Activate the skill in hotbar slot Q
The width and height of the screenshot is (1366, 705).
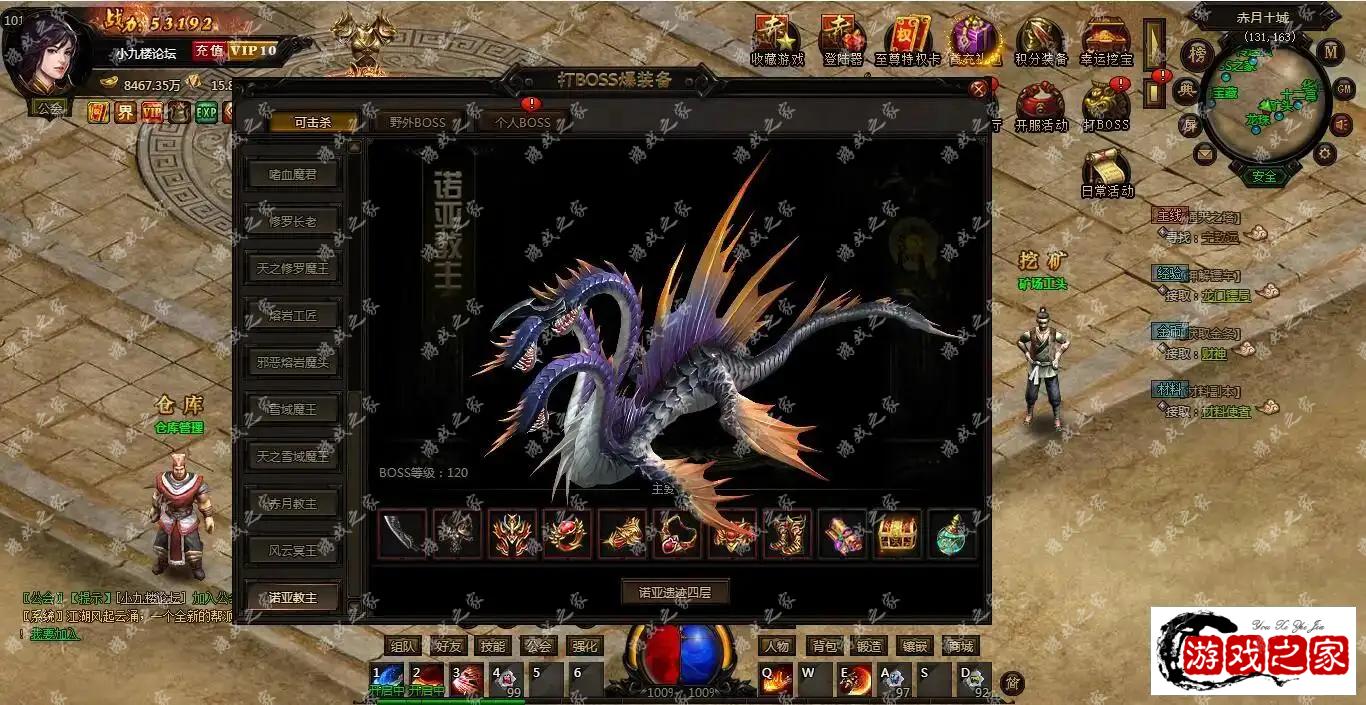point(777,679)
